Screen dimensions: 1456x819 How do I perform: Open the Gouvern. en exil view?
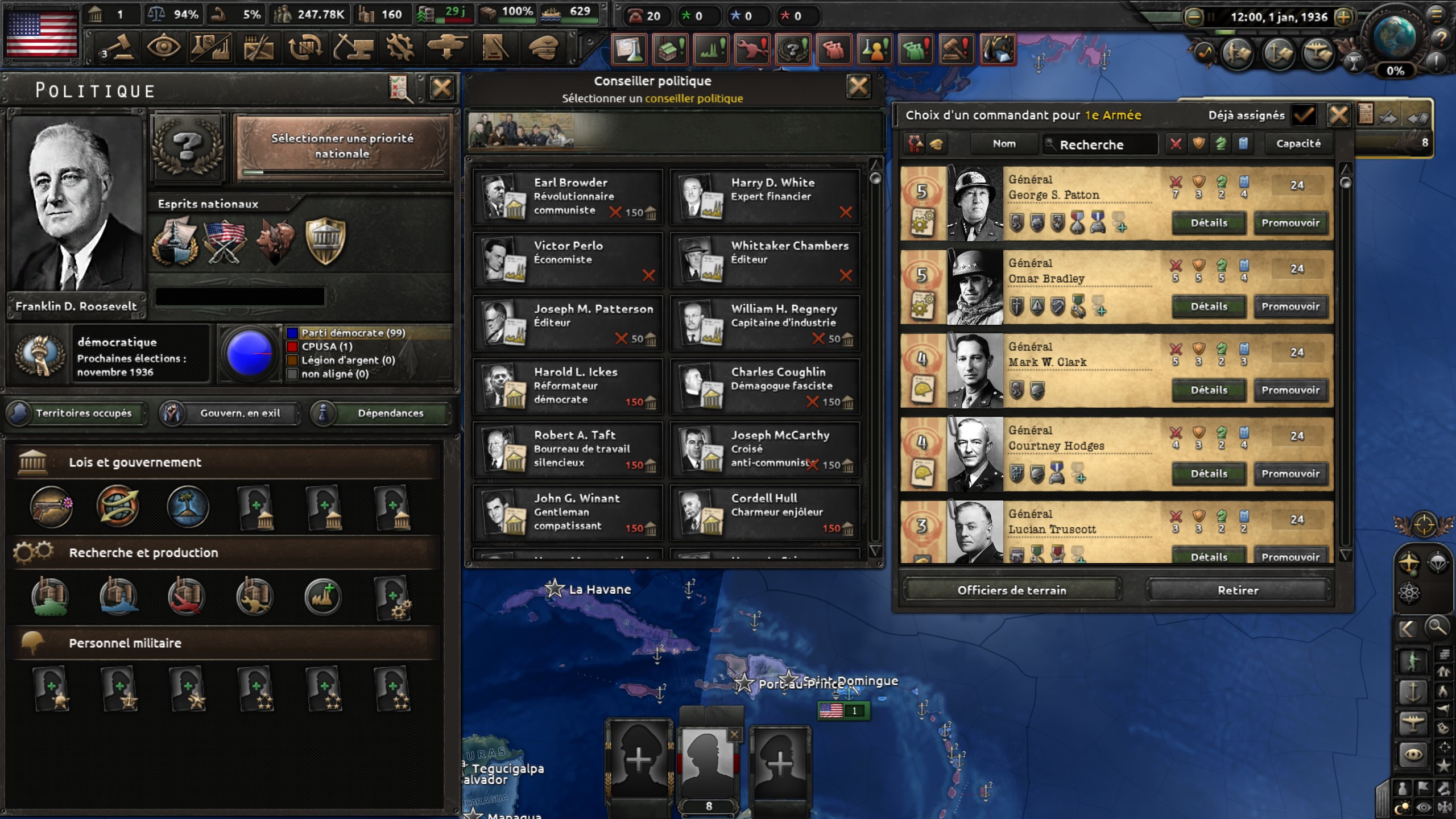click(x=230, y=413)
